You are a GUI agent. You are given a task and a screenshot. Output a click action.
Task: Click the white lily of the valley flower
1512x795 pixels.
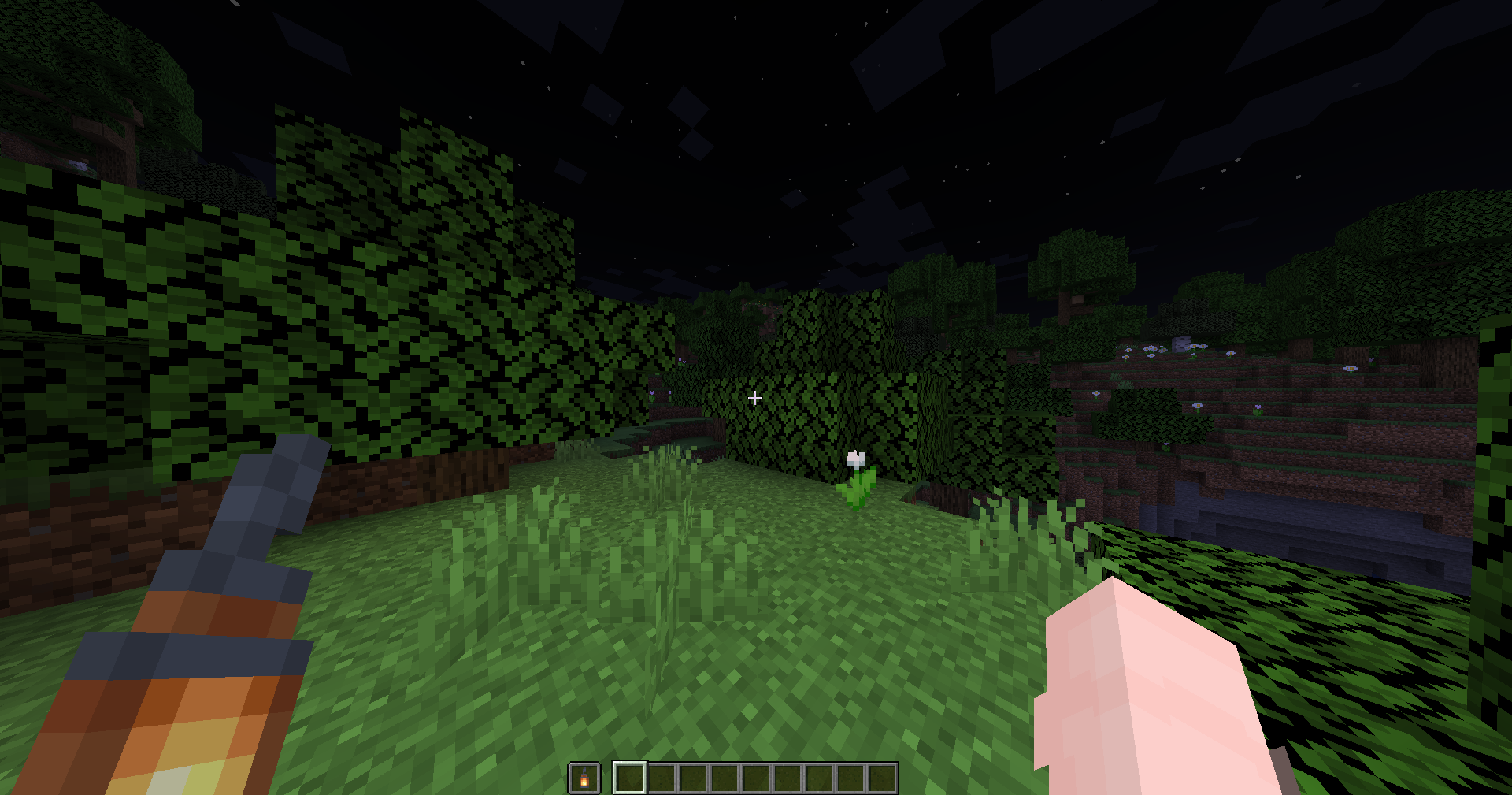point(854,465)
